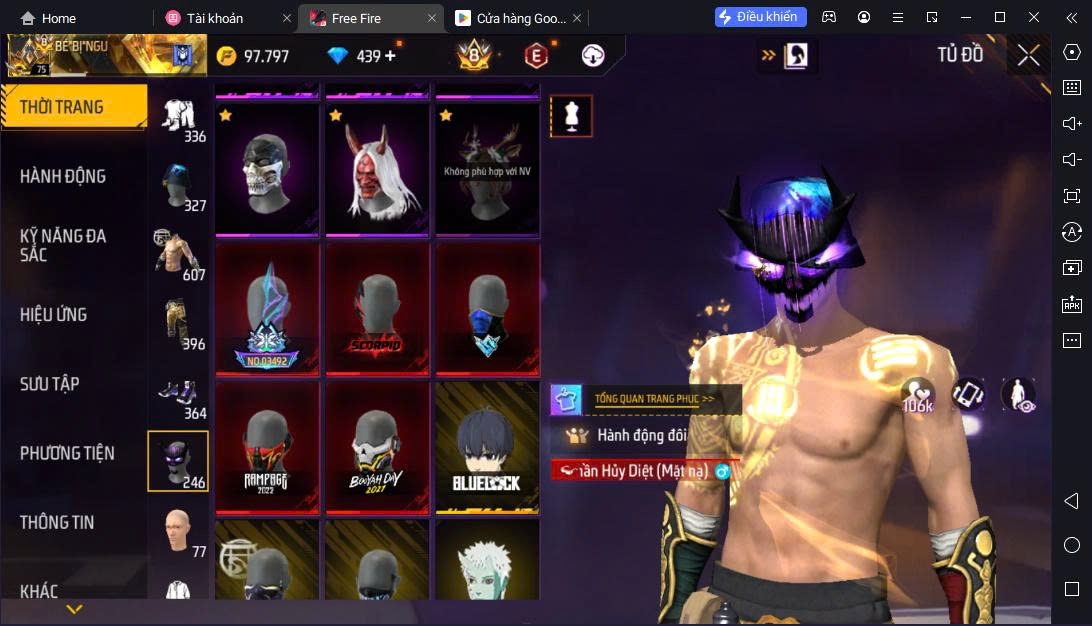
Task: Switch to KỸ NĂNG ĐA SẮC section
Action: 63,245
